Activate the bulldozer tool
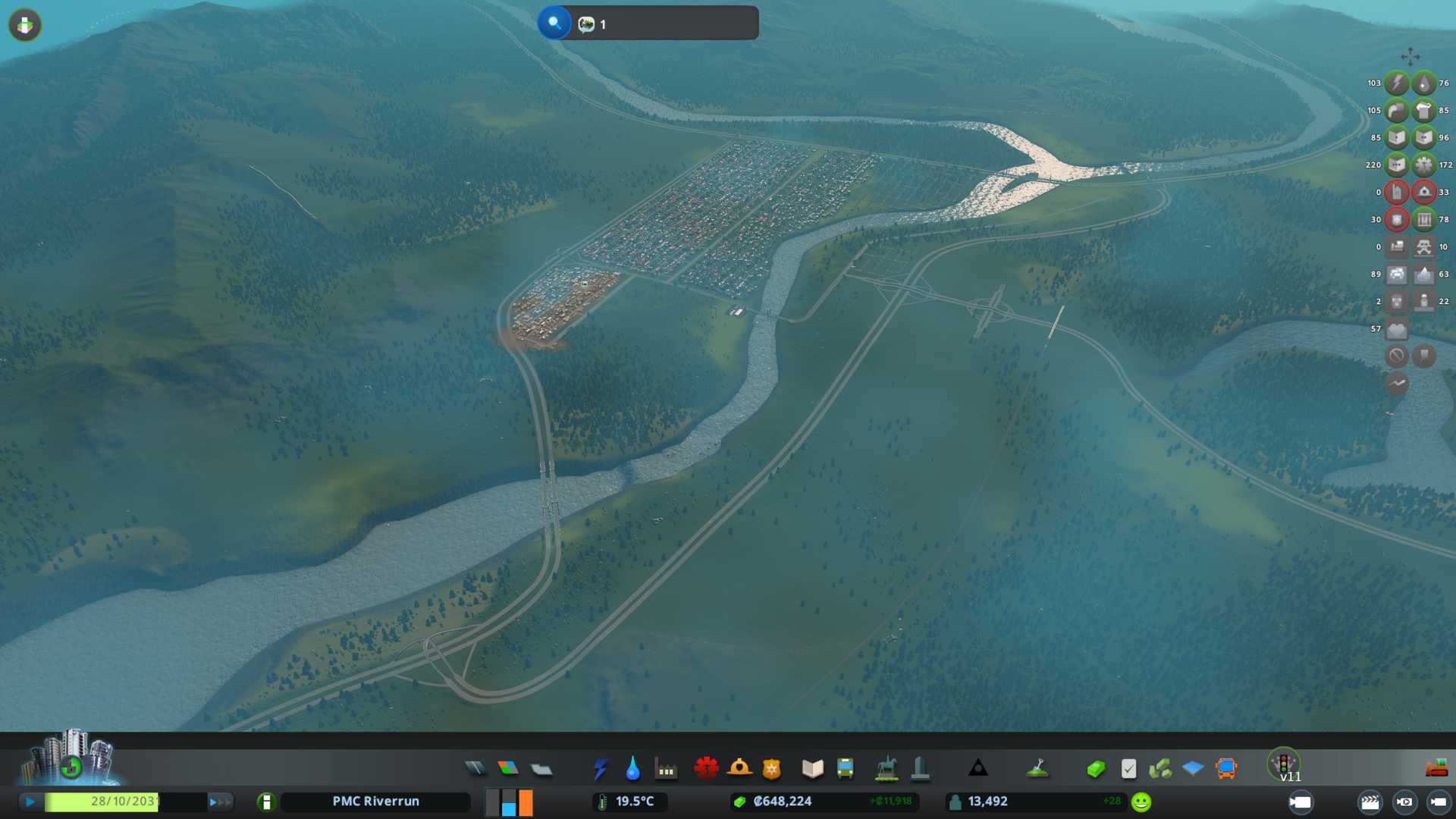 tap(1436, 768)
